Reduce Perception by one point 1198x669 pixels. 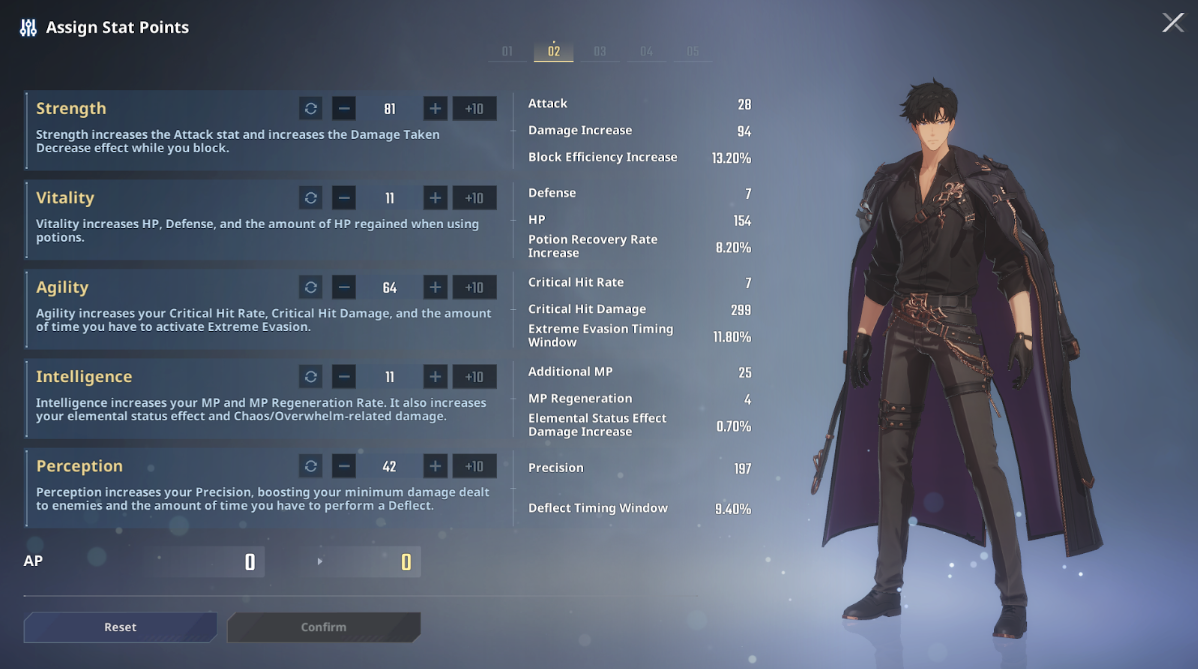coord(344,467)
